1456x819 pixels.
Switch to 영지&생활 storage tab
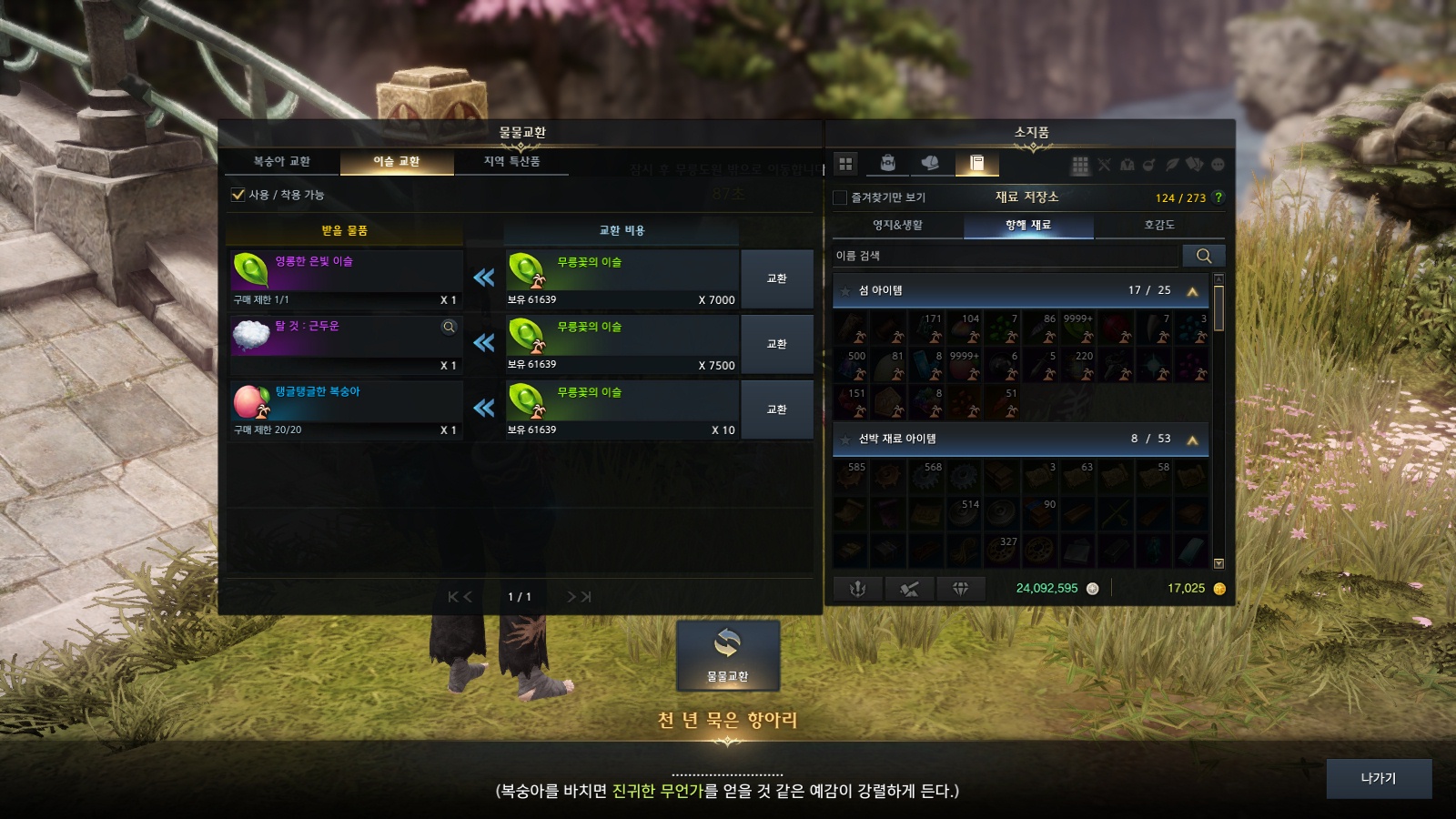897,225
